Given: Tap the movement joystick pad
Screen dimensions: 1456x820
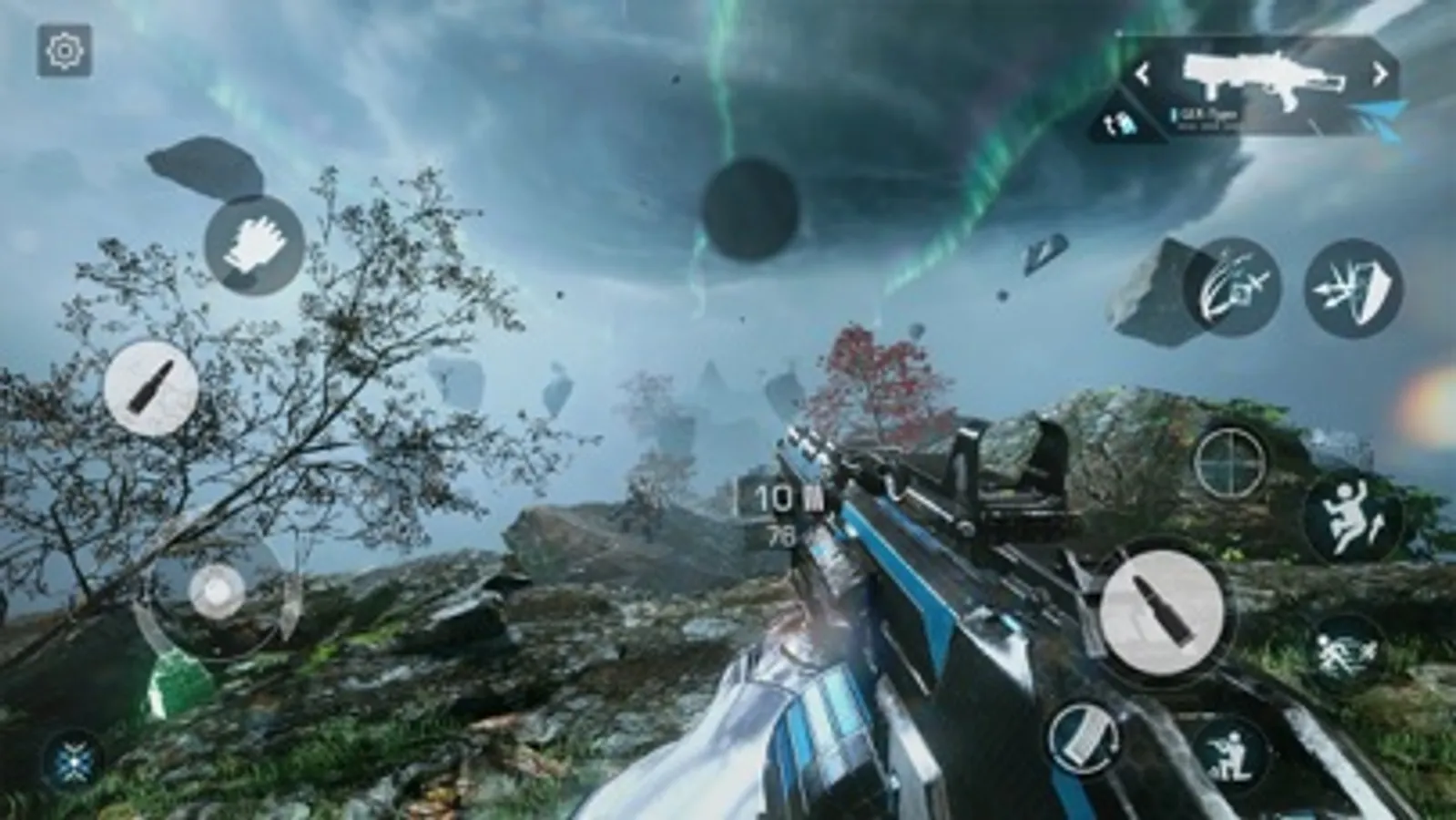Looking at the screenshot, I should click(x=219, y=592).
